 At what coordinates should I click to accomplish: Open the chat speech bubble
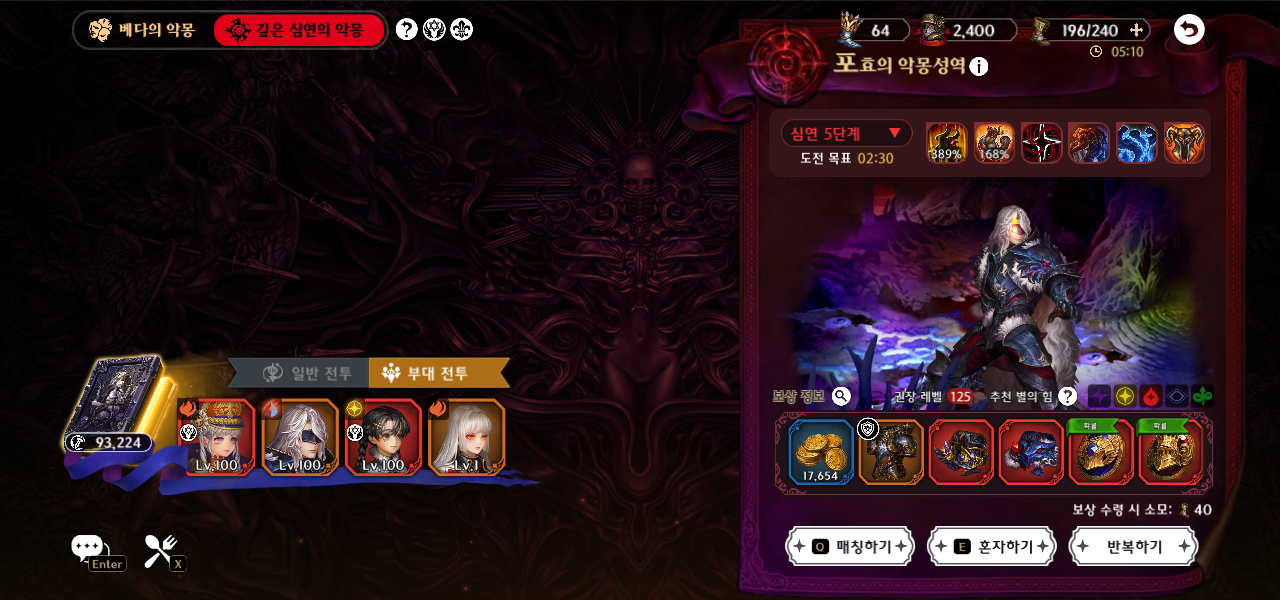87,547
